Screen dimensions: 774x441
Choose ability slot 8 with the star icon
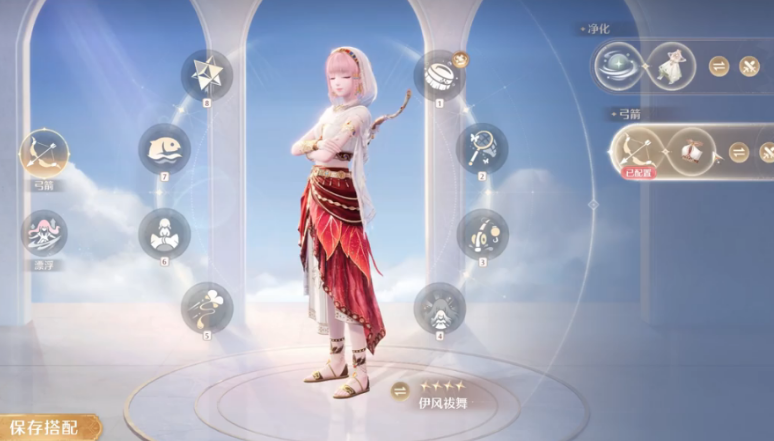[x=207, y=75]
